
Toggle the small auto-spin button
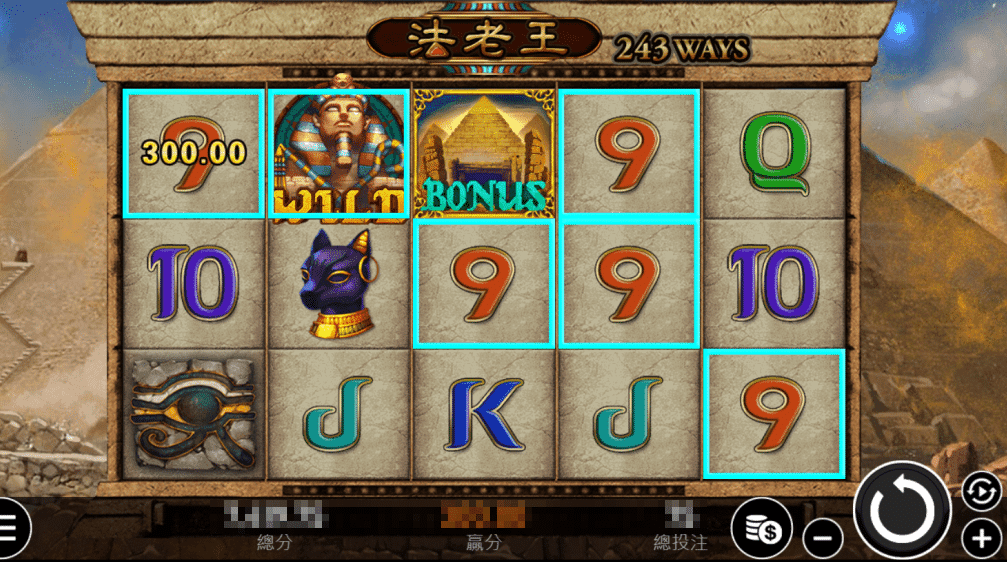pos(980,490)
